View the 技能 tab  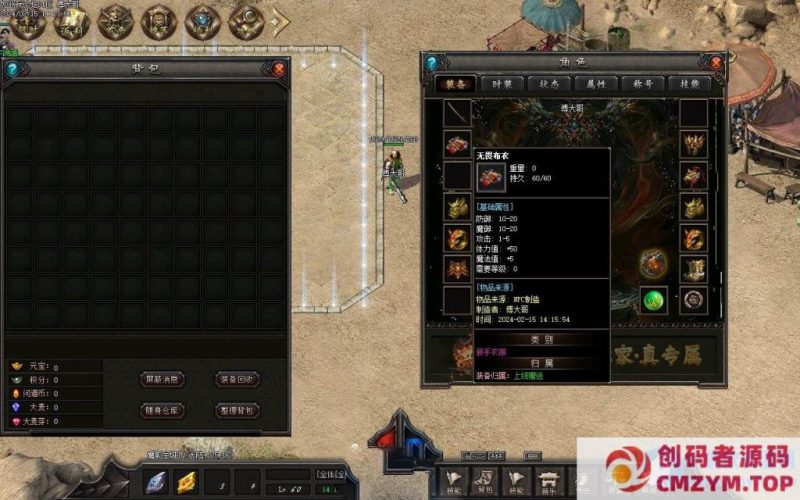690,85
